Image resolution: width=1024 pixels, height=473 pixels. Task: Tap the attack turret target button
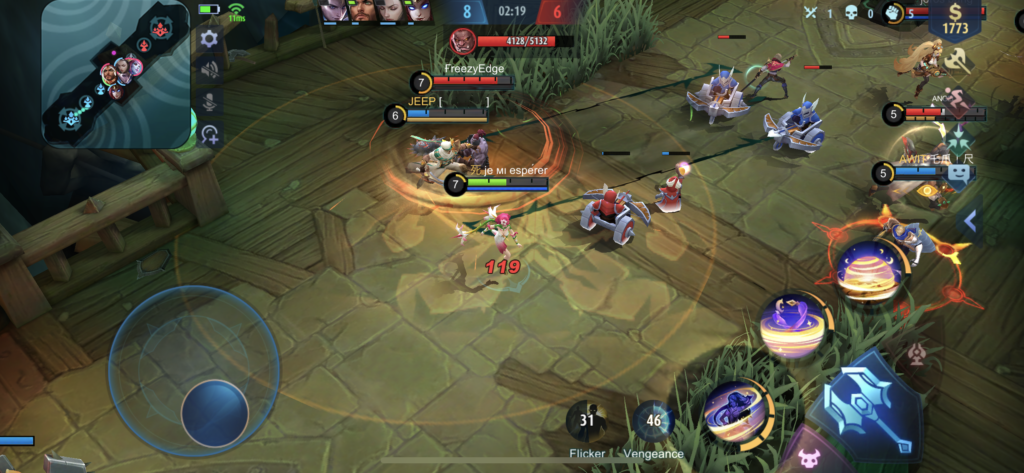tap(918, 354)
